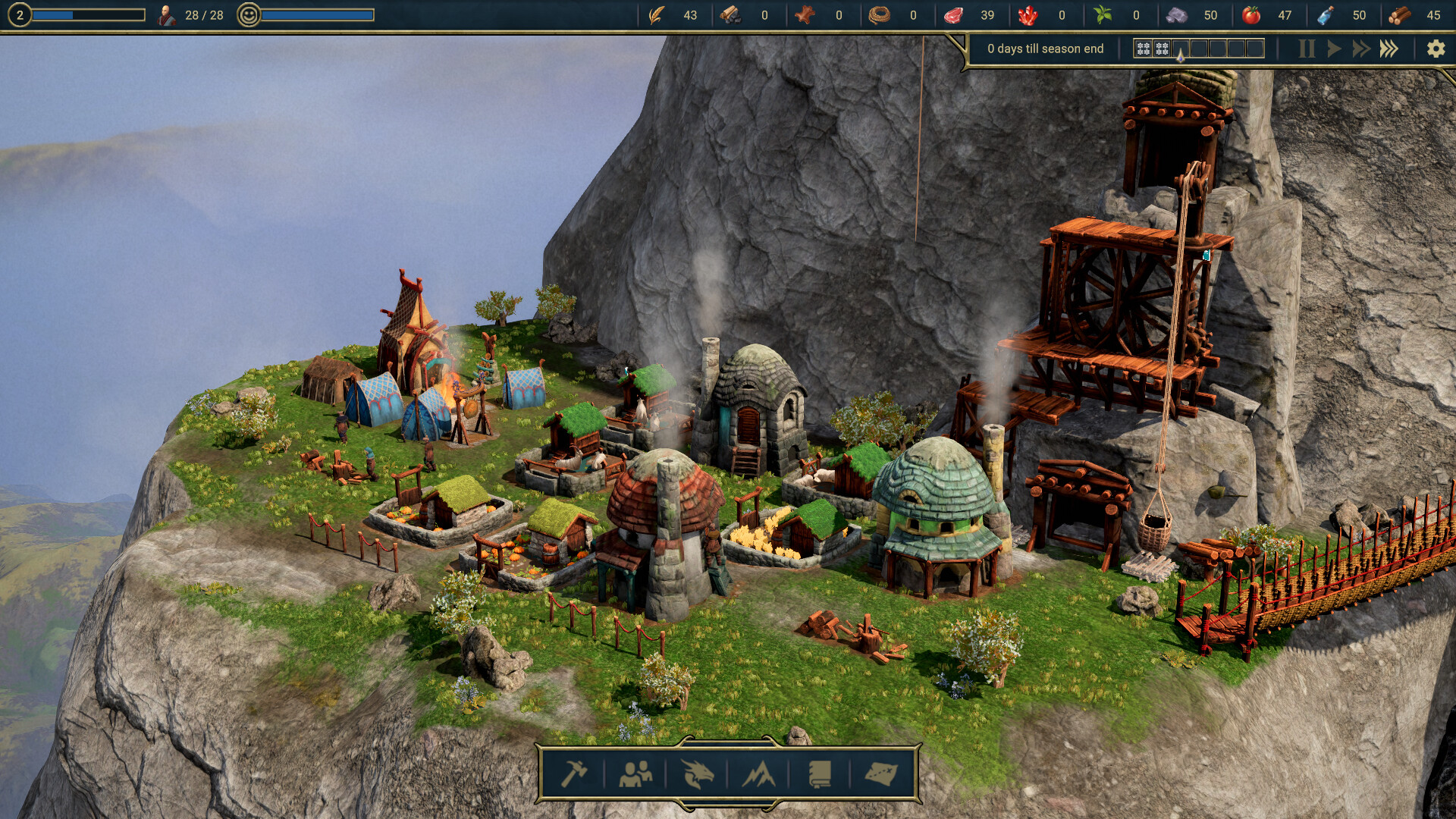1456x819 pixels.
Task: Click the population villager icon
Action: 166,15
